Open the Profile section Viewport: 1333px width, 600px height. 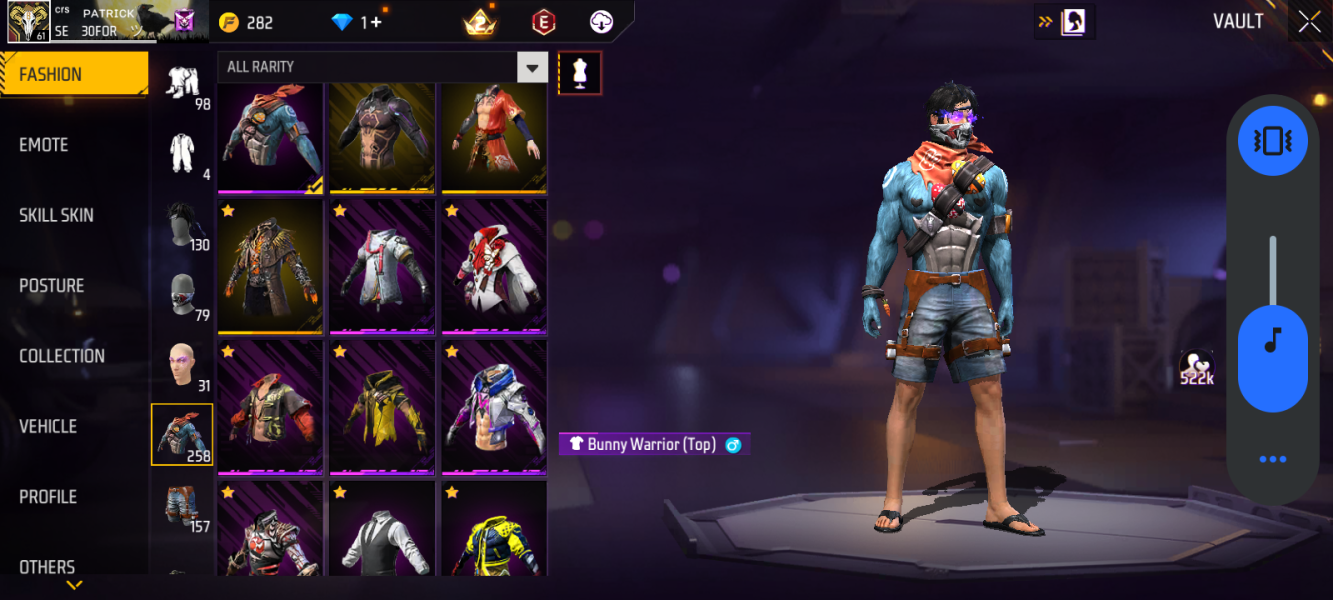(x=48, y=497)
